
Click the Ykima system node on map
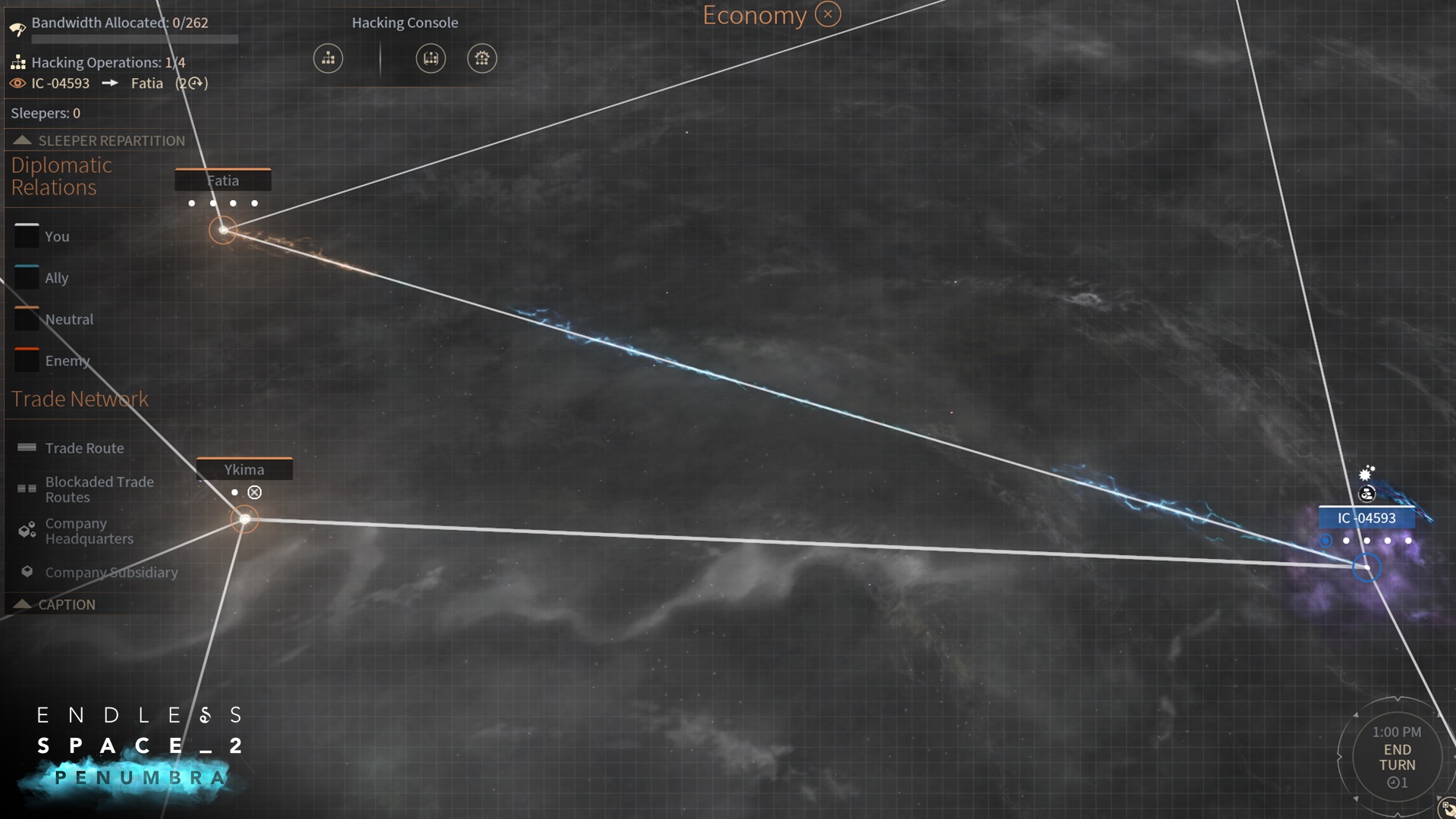click(x=244, y=519)
